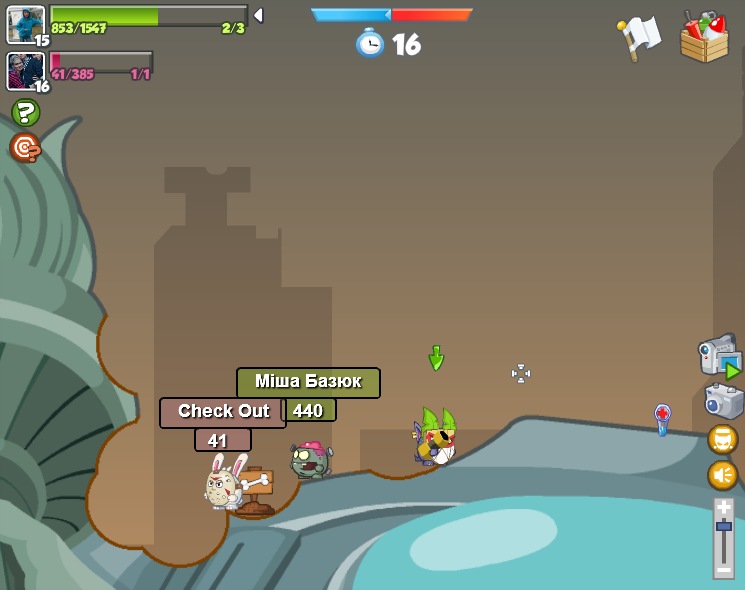The height and width of the screenshot is (590, 745).
Task: Toggle the round yellow character face button
Action: click(723, 439)
